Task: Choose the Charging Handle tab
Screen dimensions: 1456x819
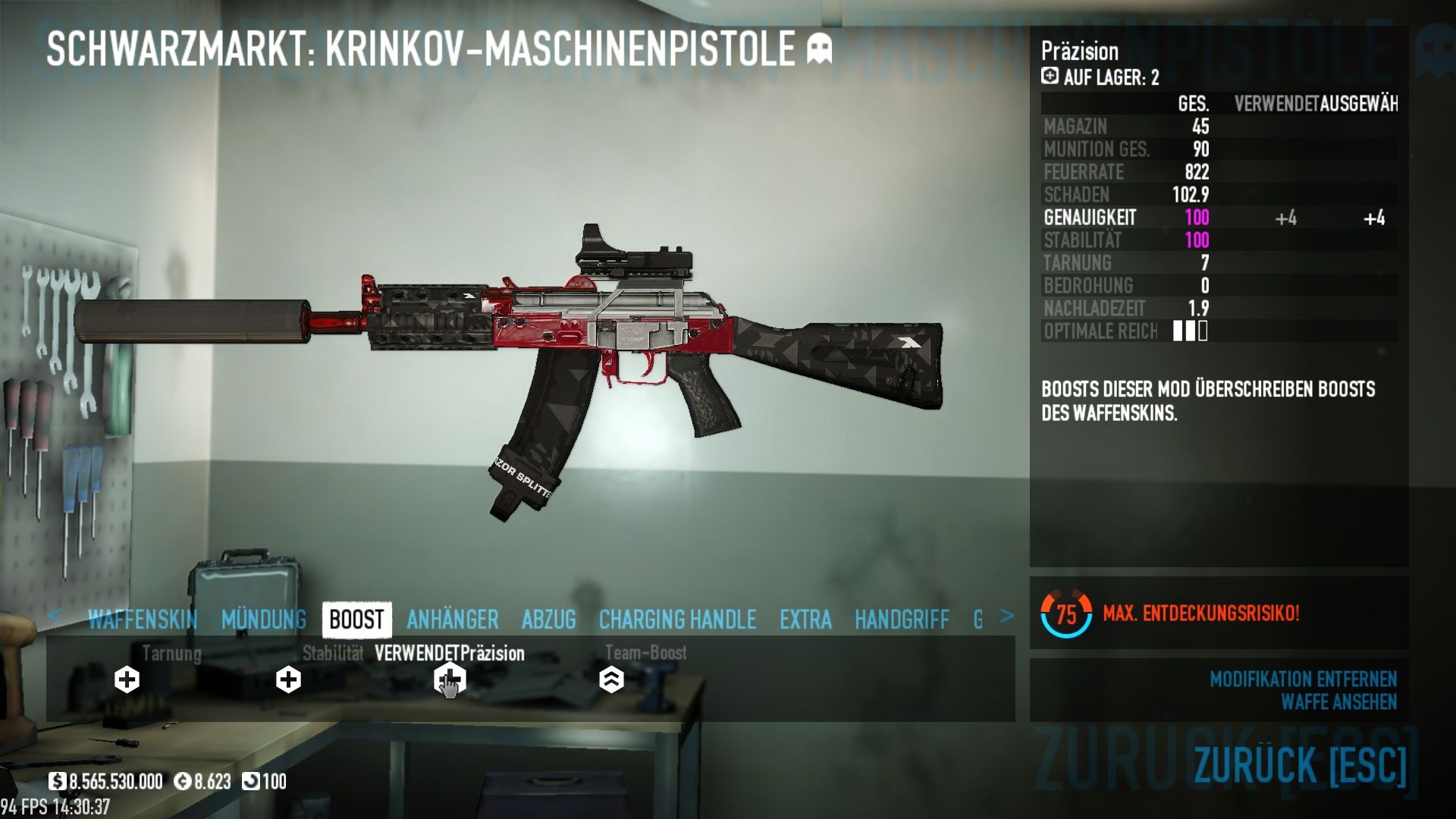Action: pos(677,620)
